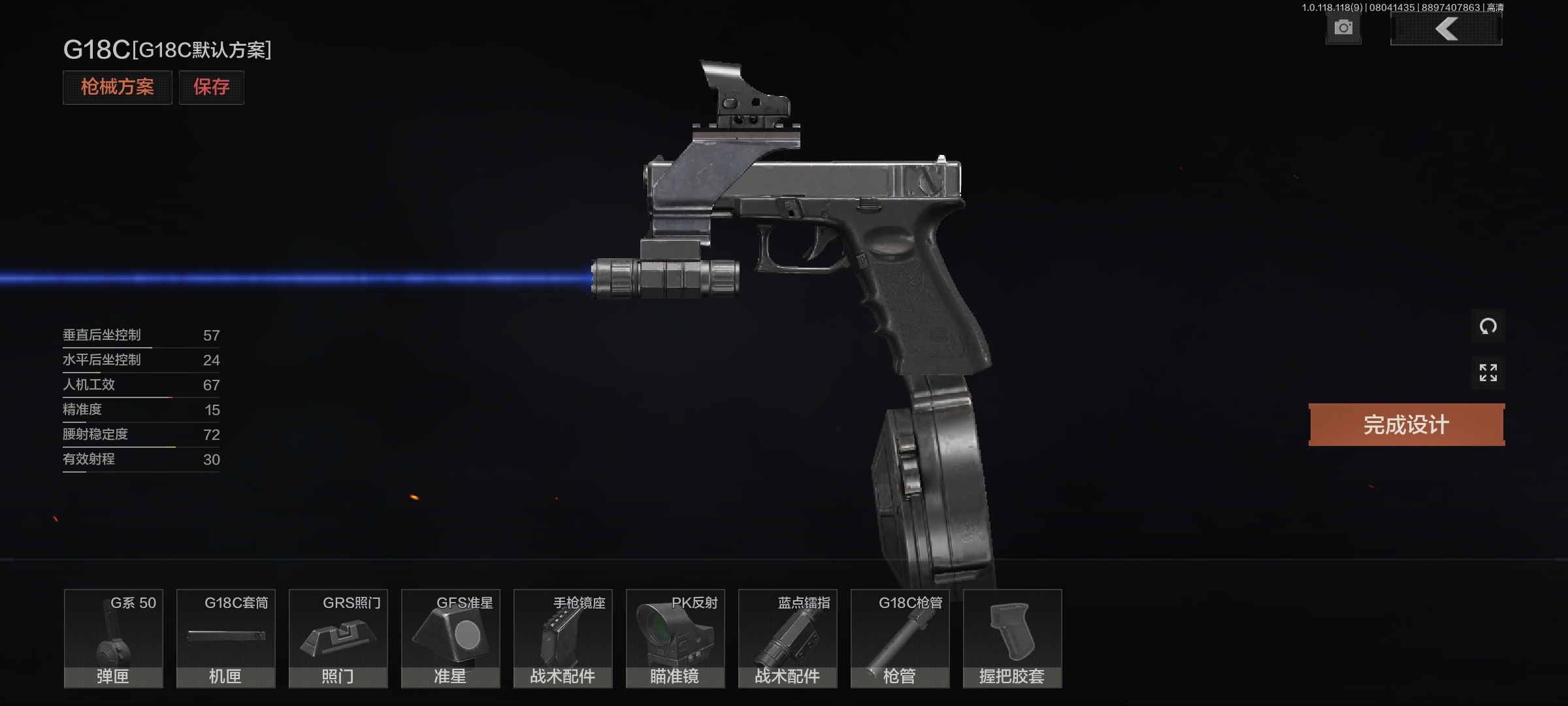Open the 握把胶套 grip sleeve slot

coord(1013,639)
